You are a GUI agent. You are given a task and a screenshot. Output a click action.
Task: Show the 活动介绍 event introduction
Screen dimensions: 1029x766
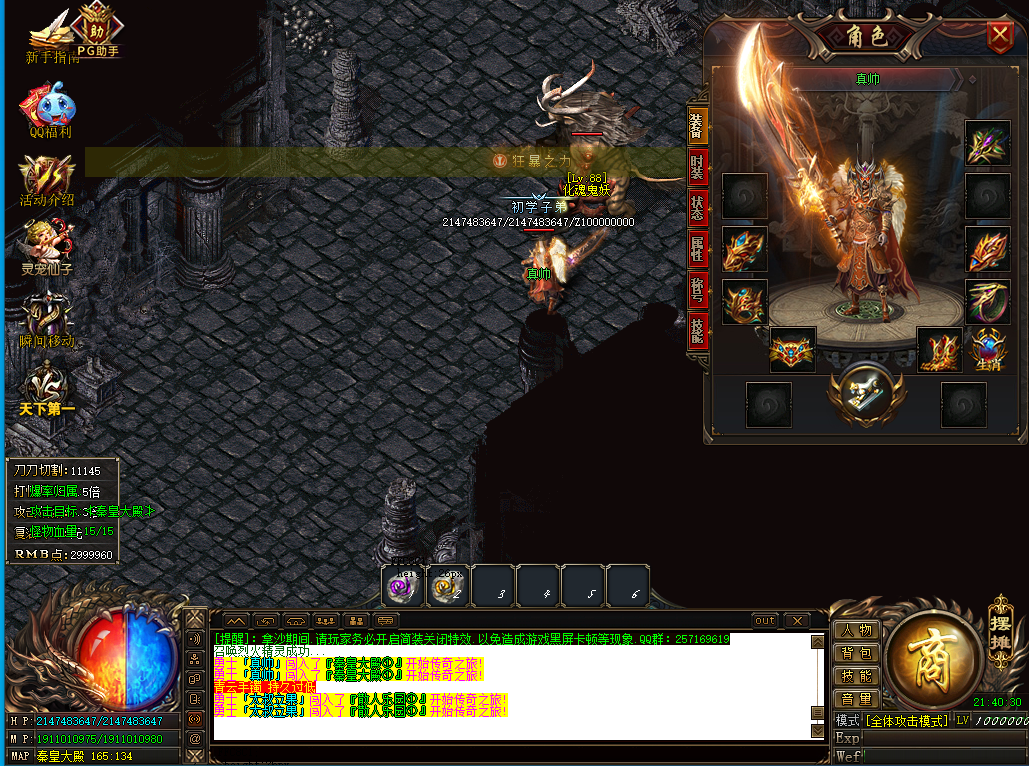click(47, 178)
